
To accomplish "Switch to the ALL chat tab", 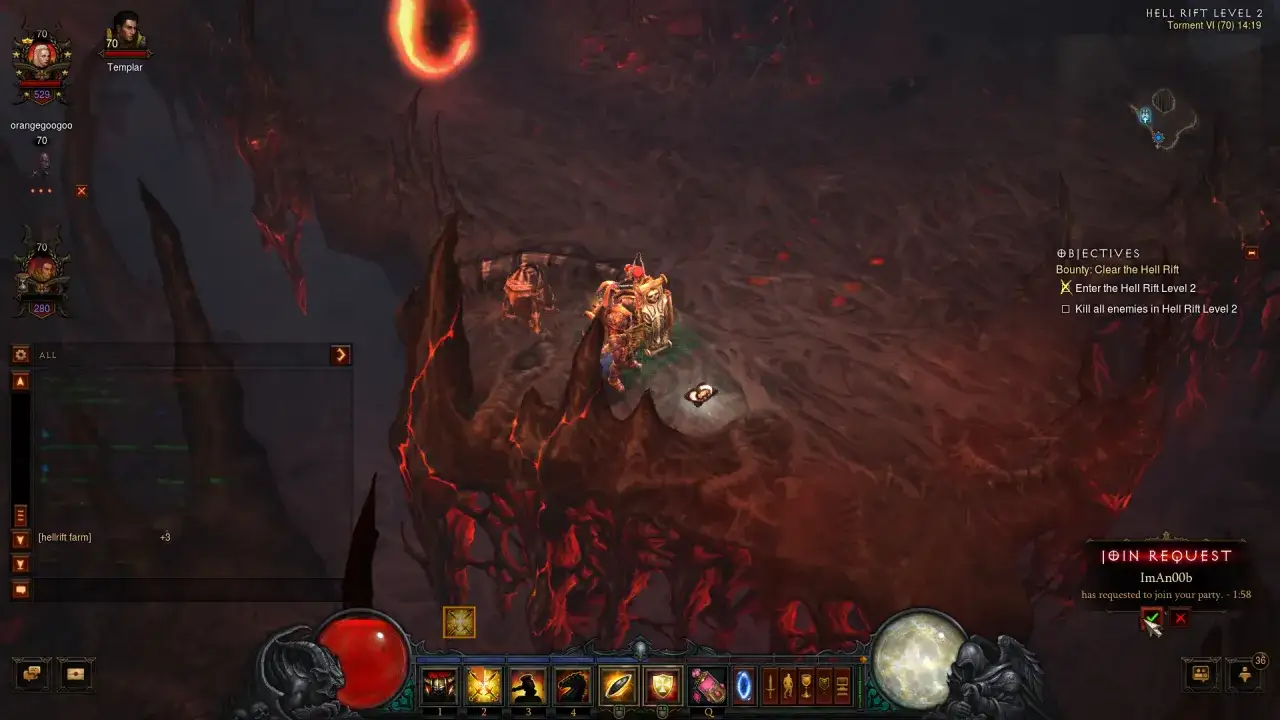I will [48, 355].
